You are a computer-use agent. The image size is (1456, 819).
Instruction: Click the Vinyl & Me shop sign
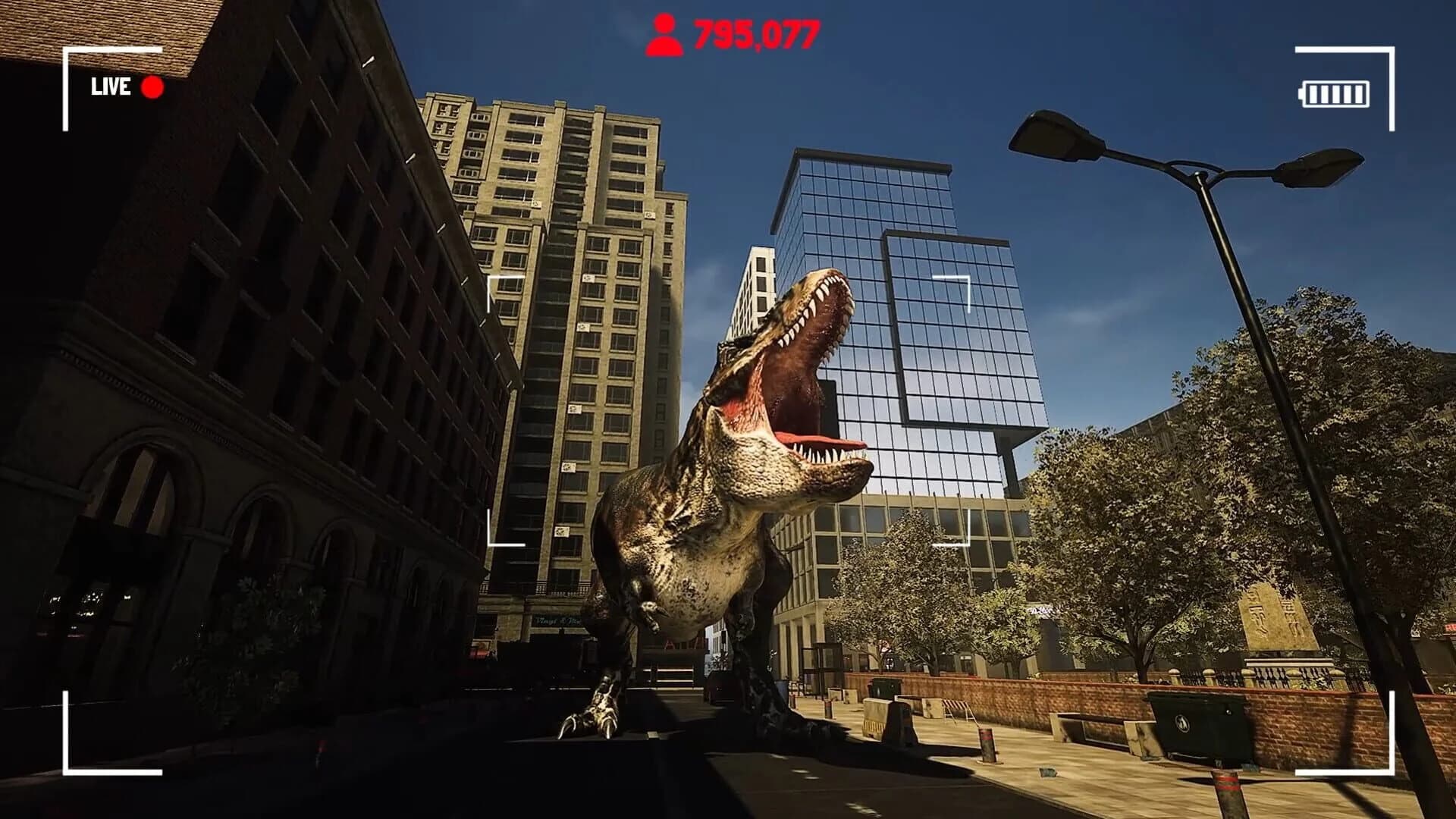click(x=559, y=620)
